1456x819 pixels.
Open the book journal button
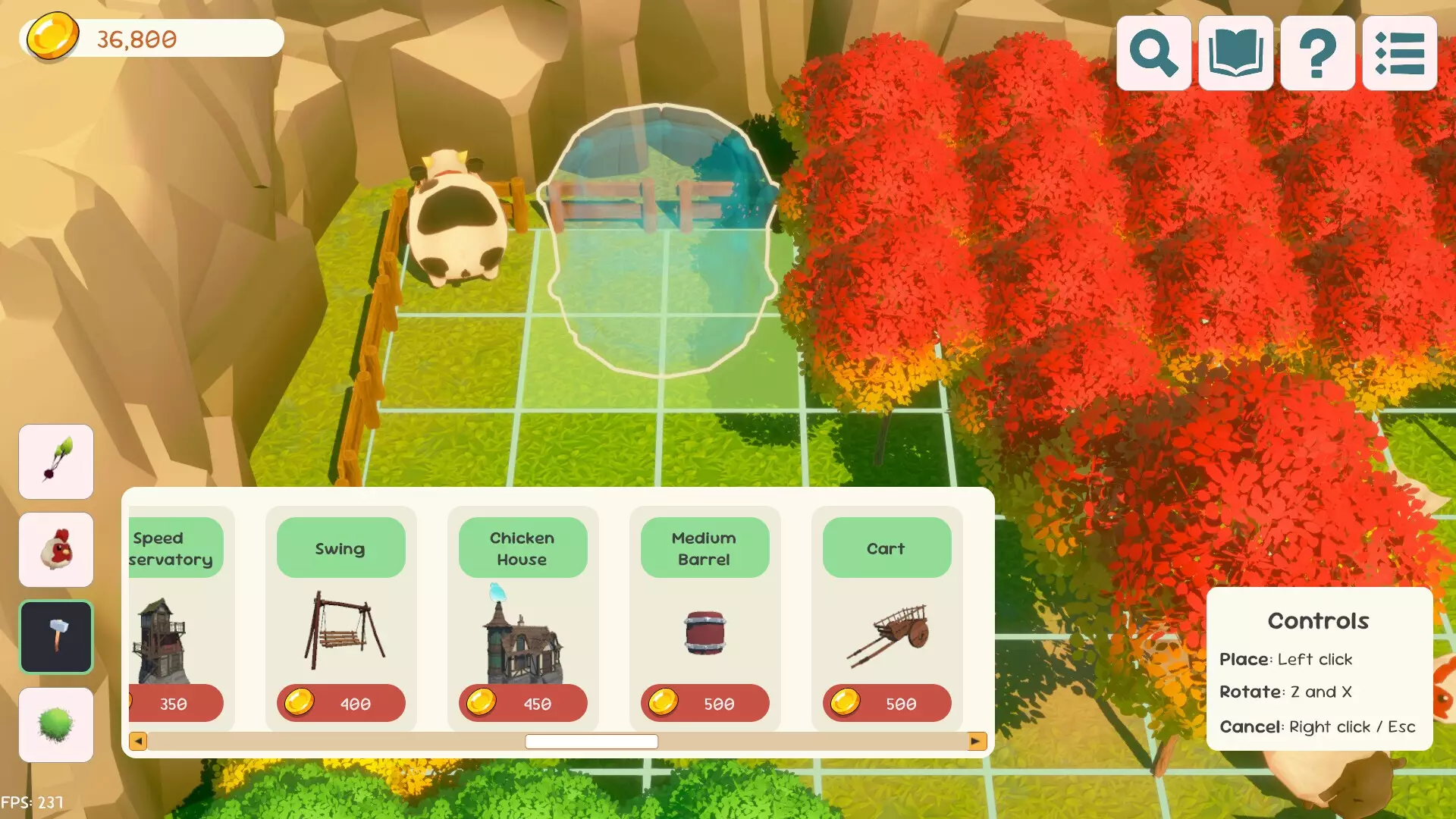(1235, 53)
